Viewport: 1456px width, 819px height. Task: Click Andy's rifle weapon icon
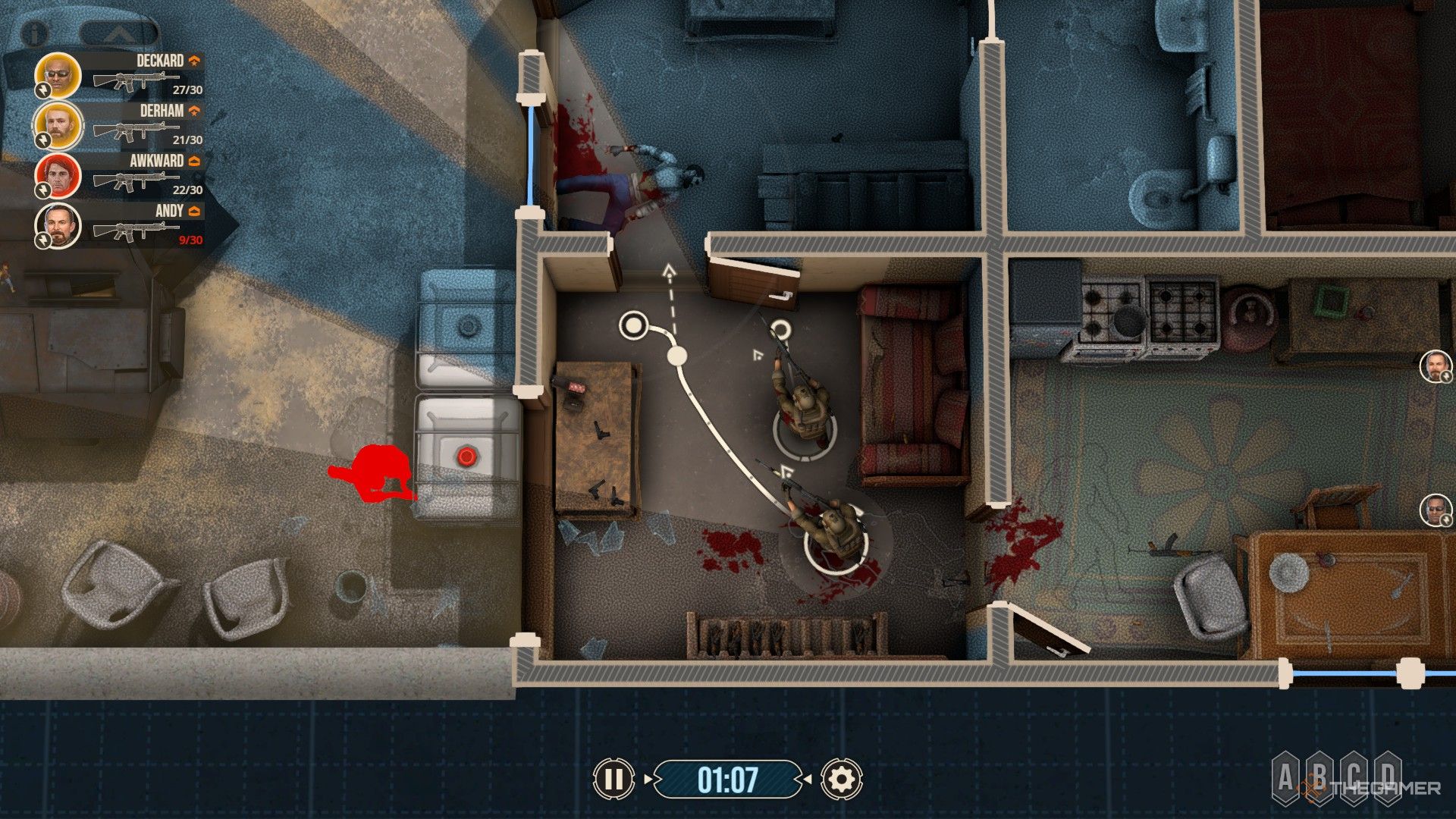135,230
